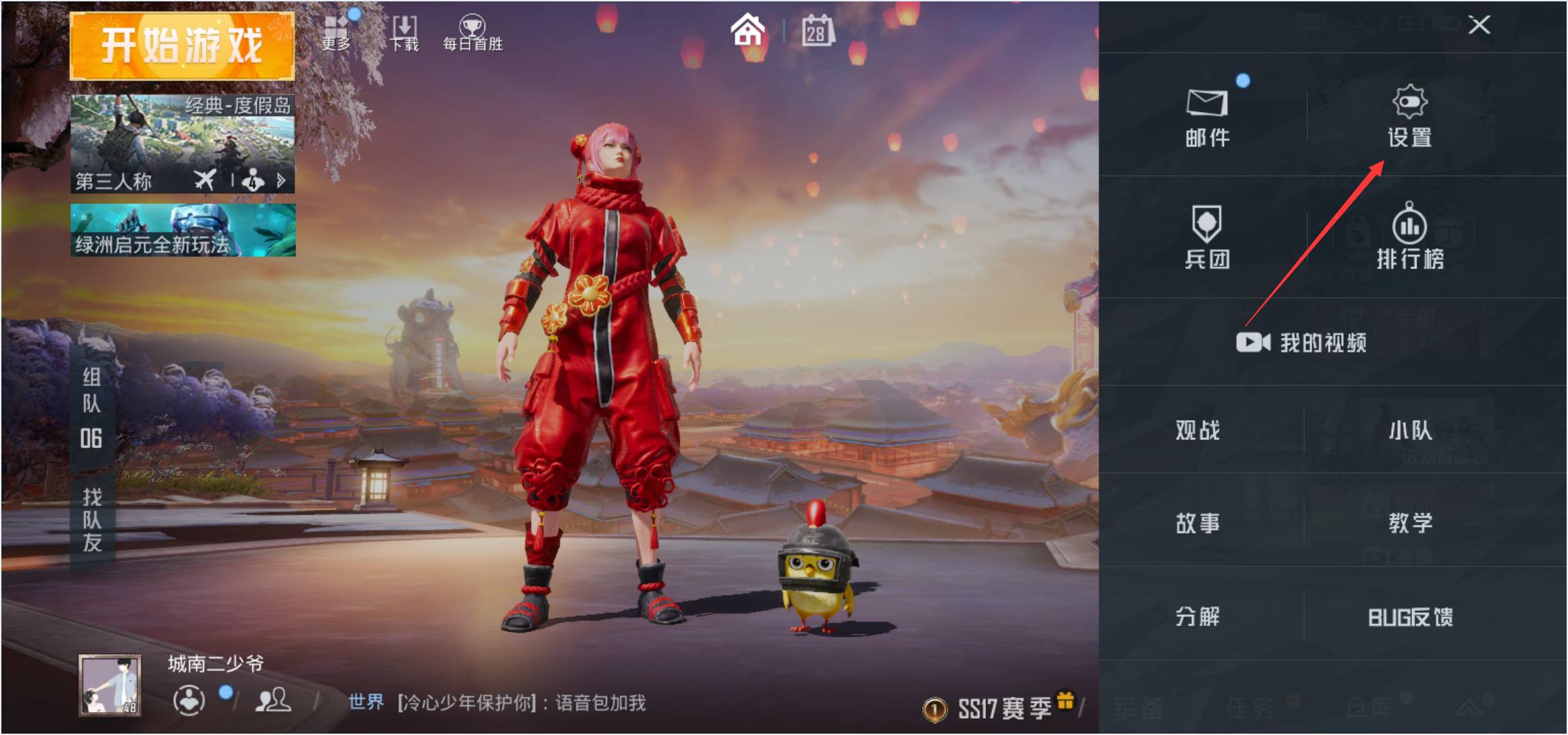Image resolution: width=1568 pixels, height=735 pixels.
Task: Select the 观战 spectate menu entry
Action: (x=1199, y=429)
